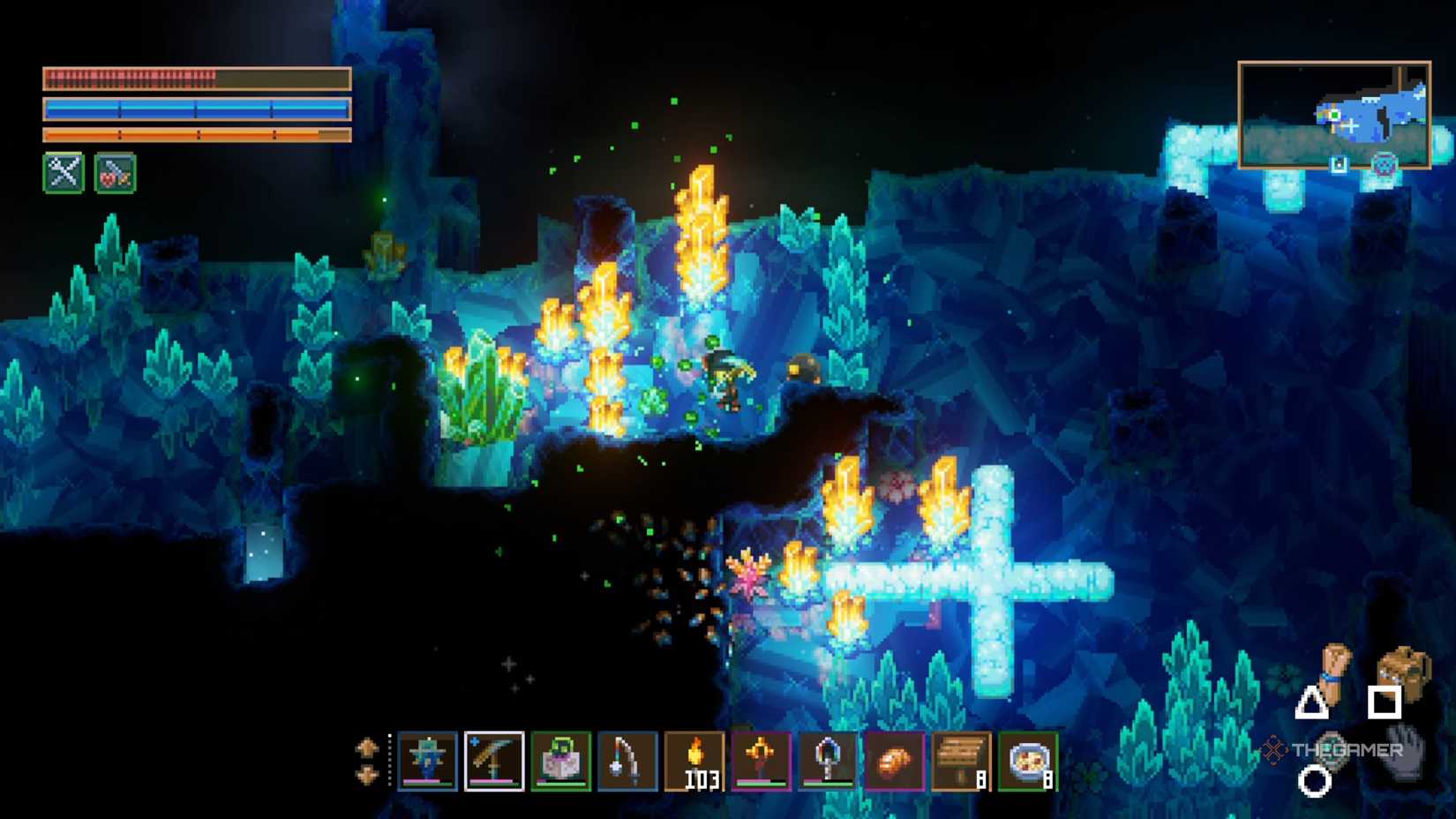
Task: Select the highlighted pickaxe hotbar slot
Action: tap(494, 760)
